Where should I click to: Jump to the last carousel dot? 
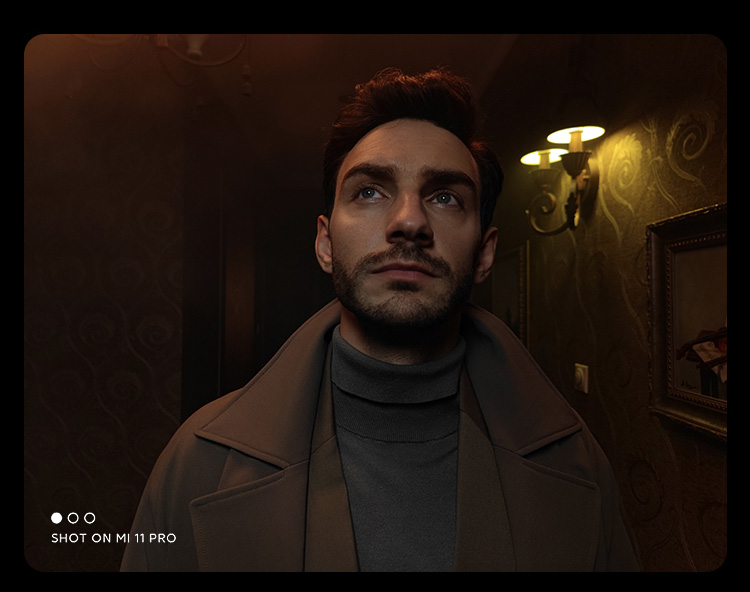point(90,518)
